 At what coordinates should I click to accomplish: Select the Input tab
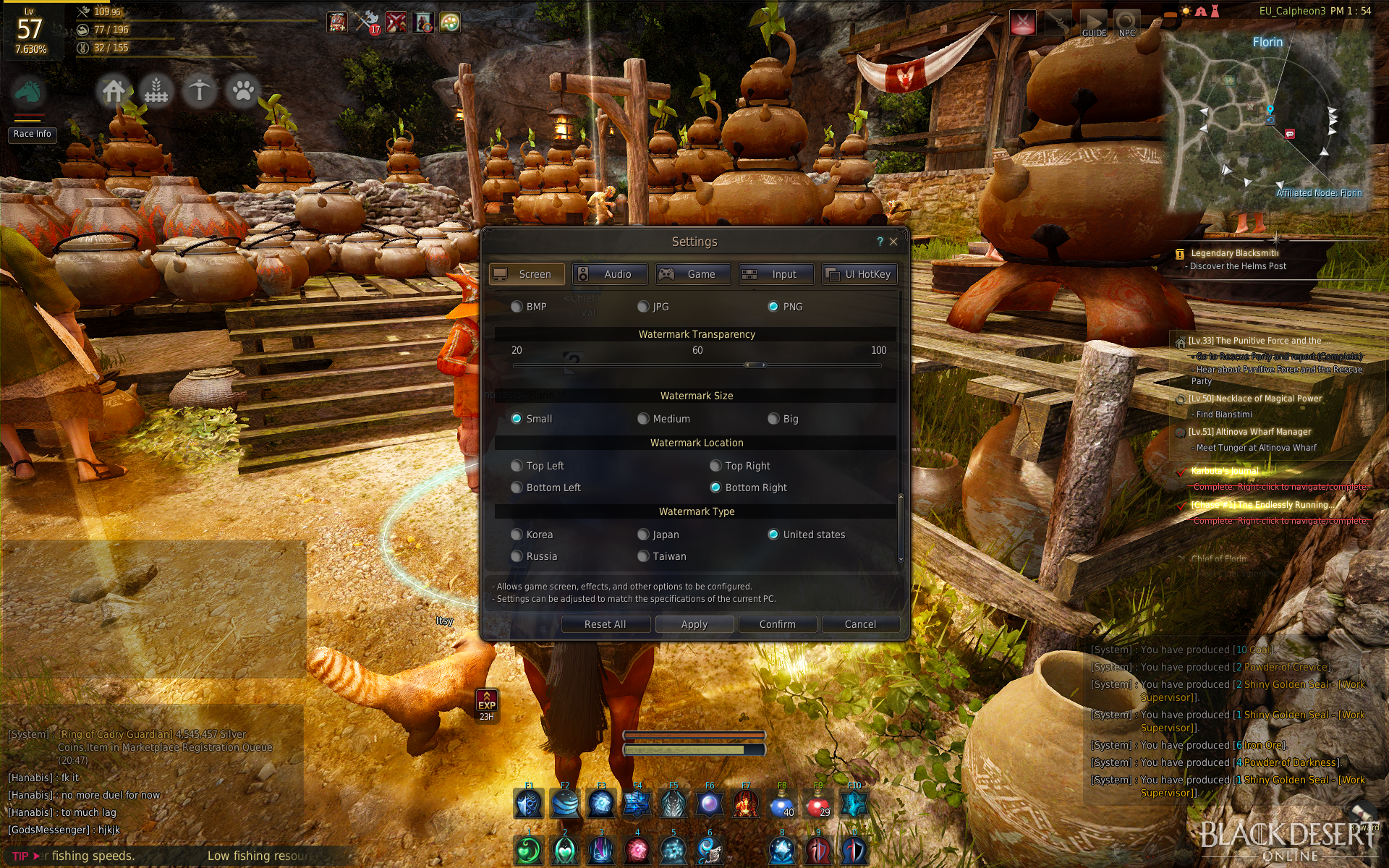point(776,274)
